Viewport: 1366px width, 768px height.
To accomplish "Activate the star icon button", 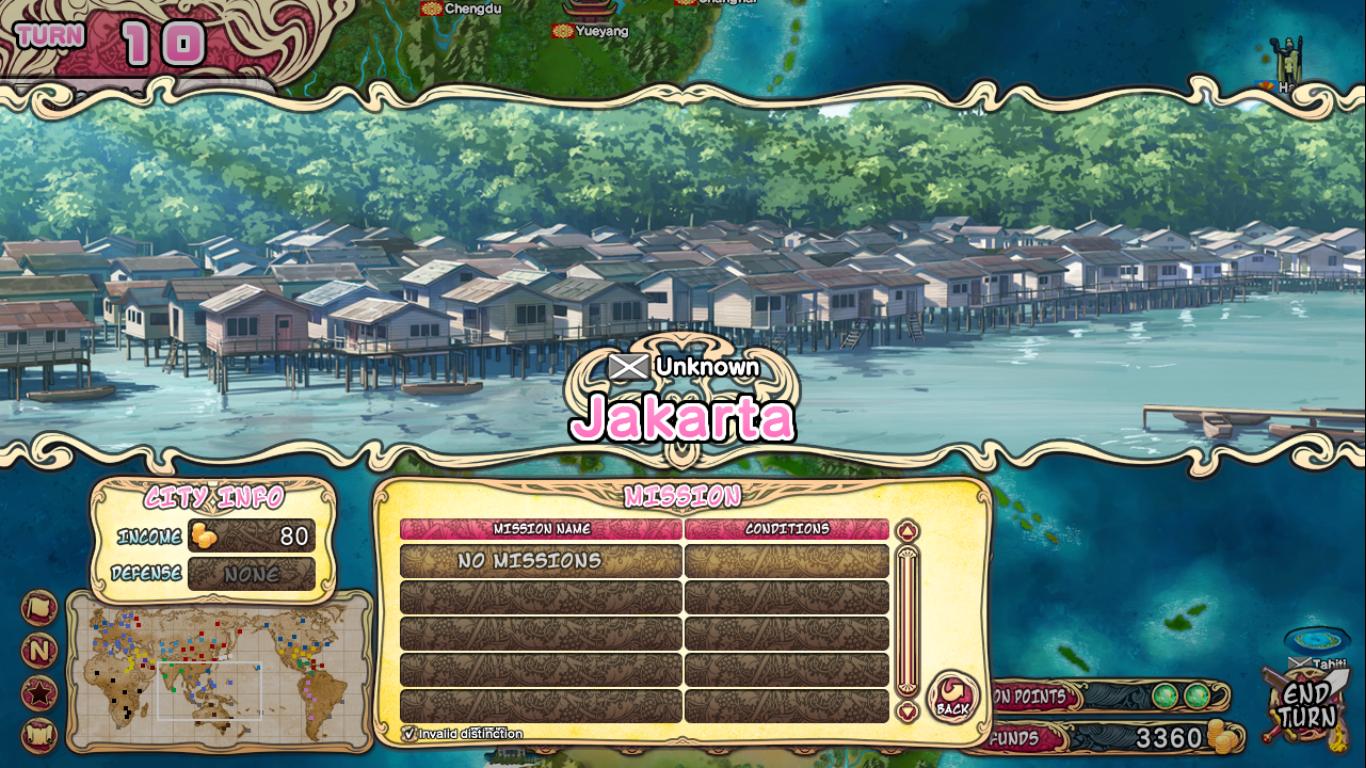I will tap(39, 693).
